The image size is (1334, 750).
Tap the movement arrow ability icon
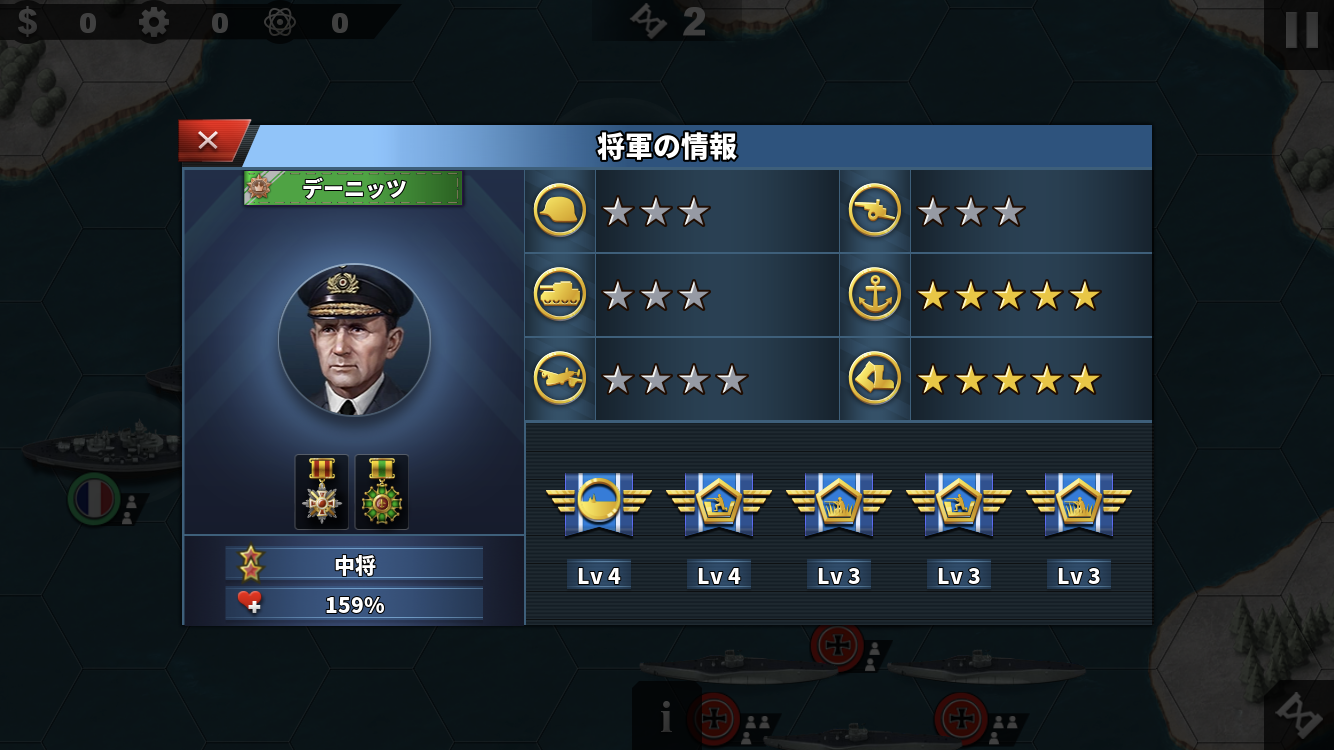pyautogui.click(x=875, y=379)
